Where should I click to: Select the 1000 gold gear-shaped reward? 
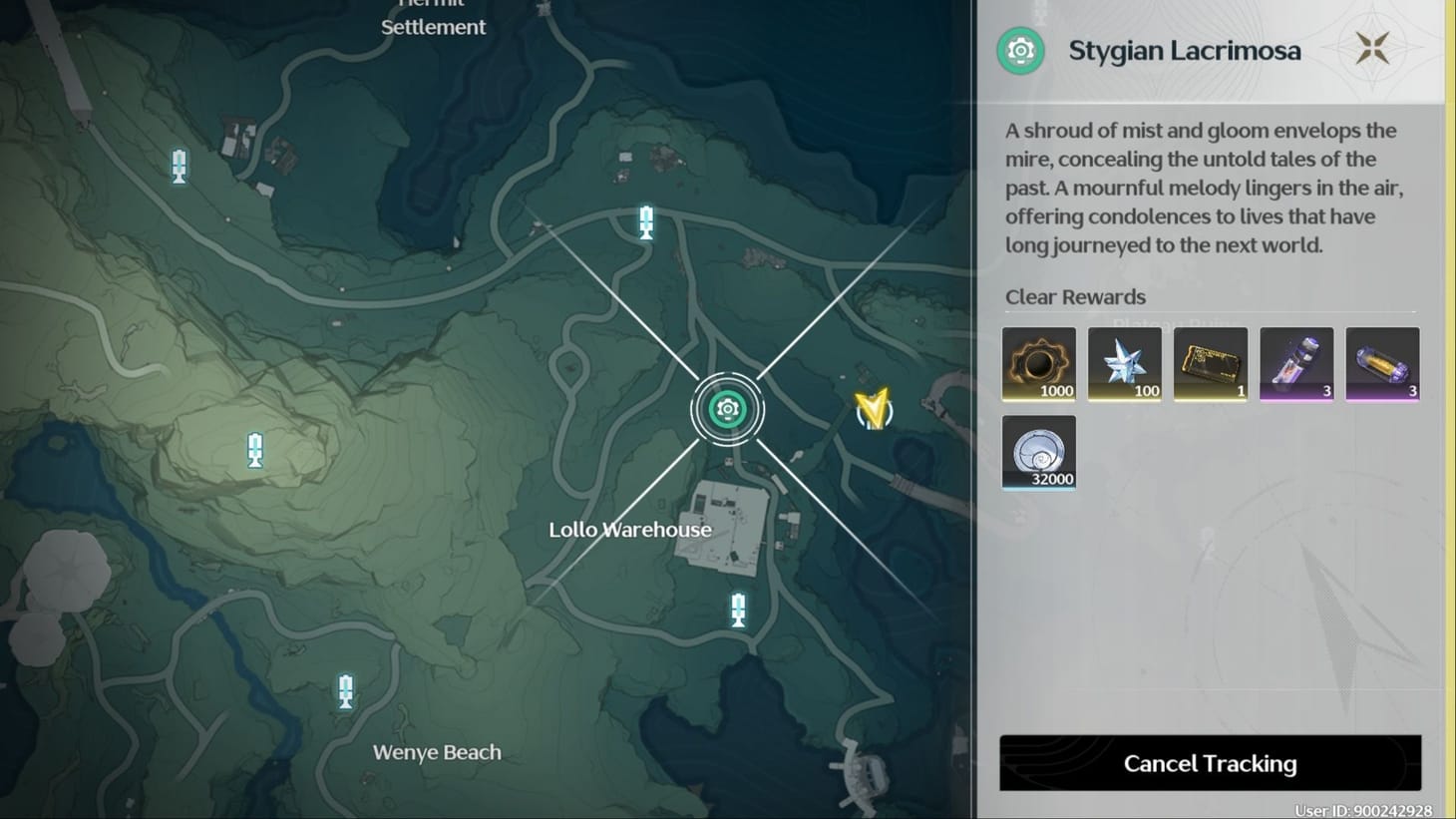point(1038,363)
